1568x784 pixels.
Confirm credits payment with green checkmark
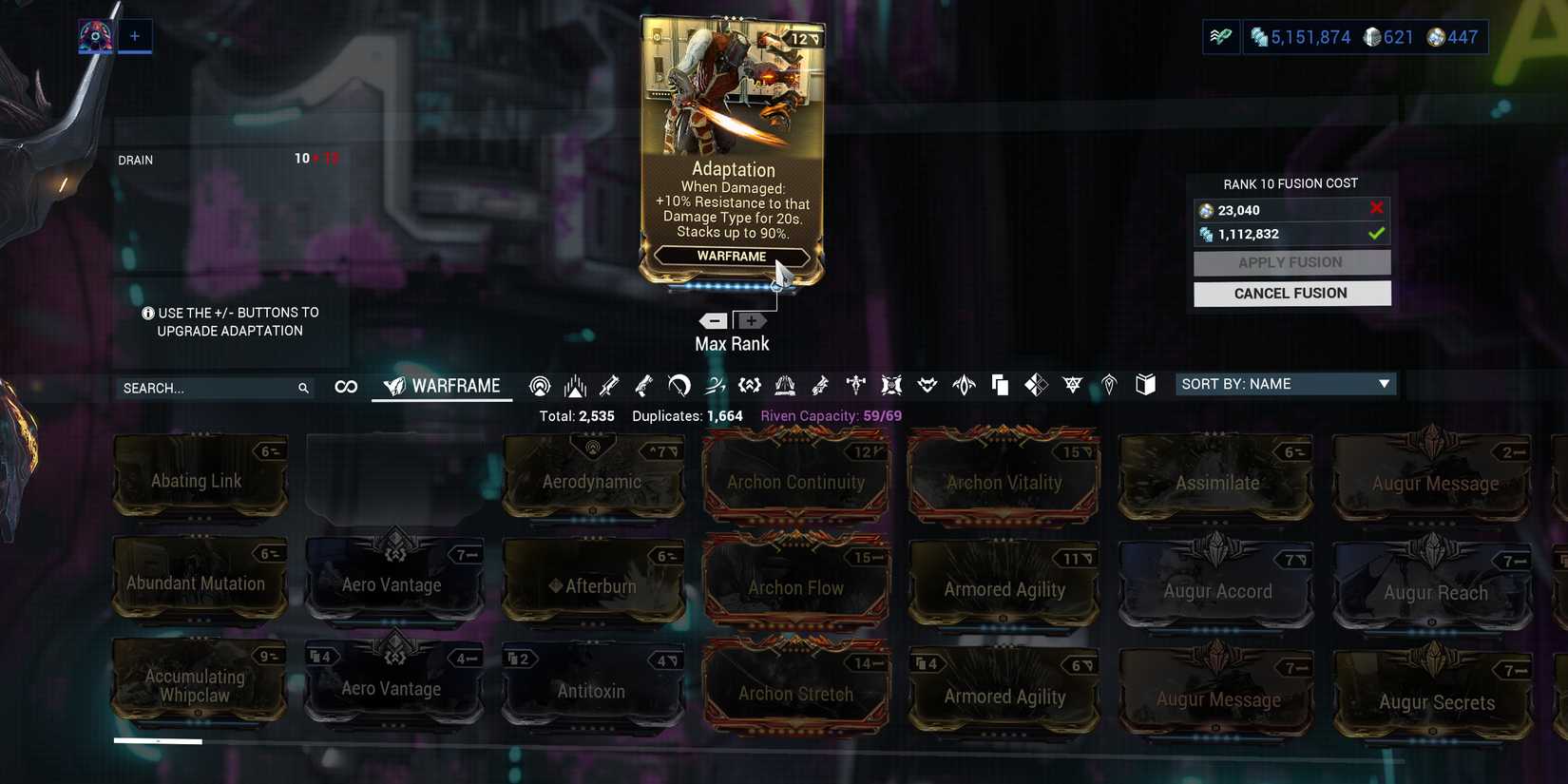pos(1376,233)
